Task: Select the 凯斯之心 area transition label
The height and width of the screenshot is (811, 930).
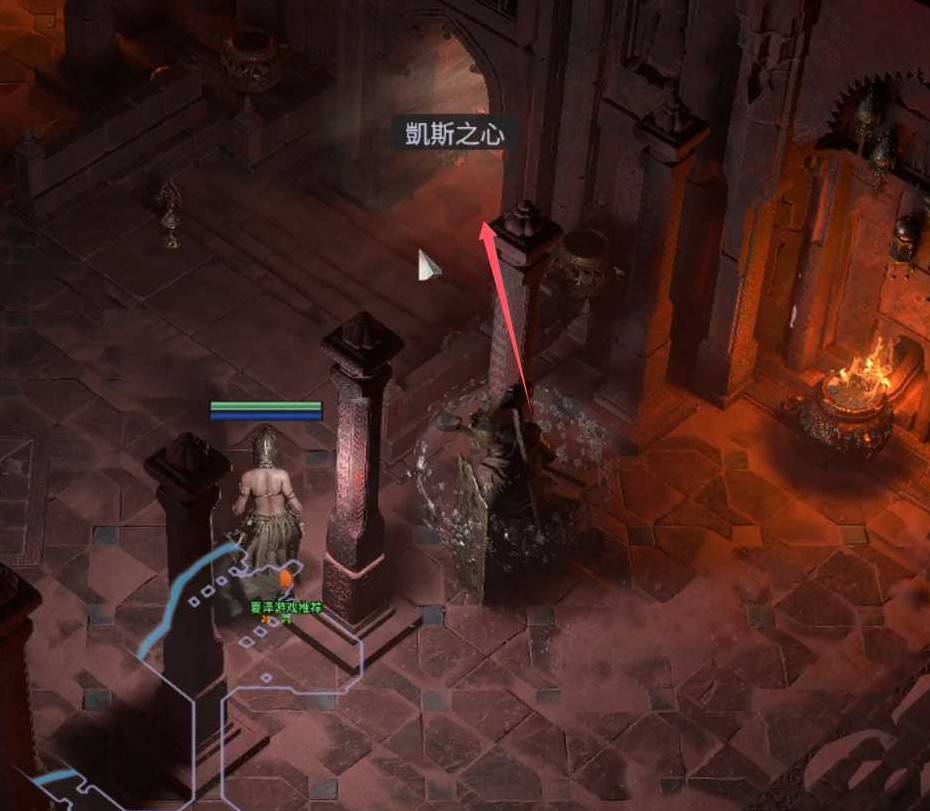Action: (x=454, y=133)
